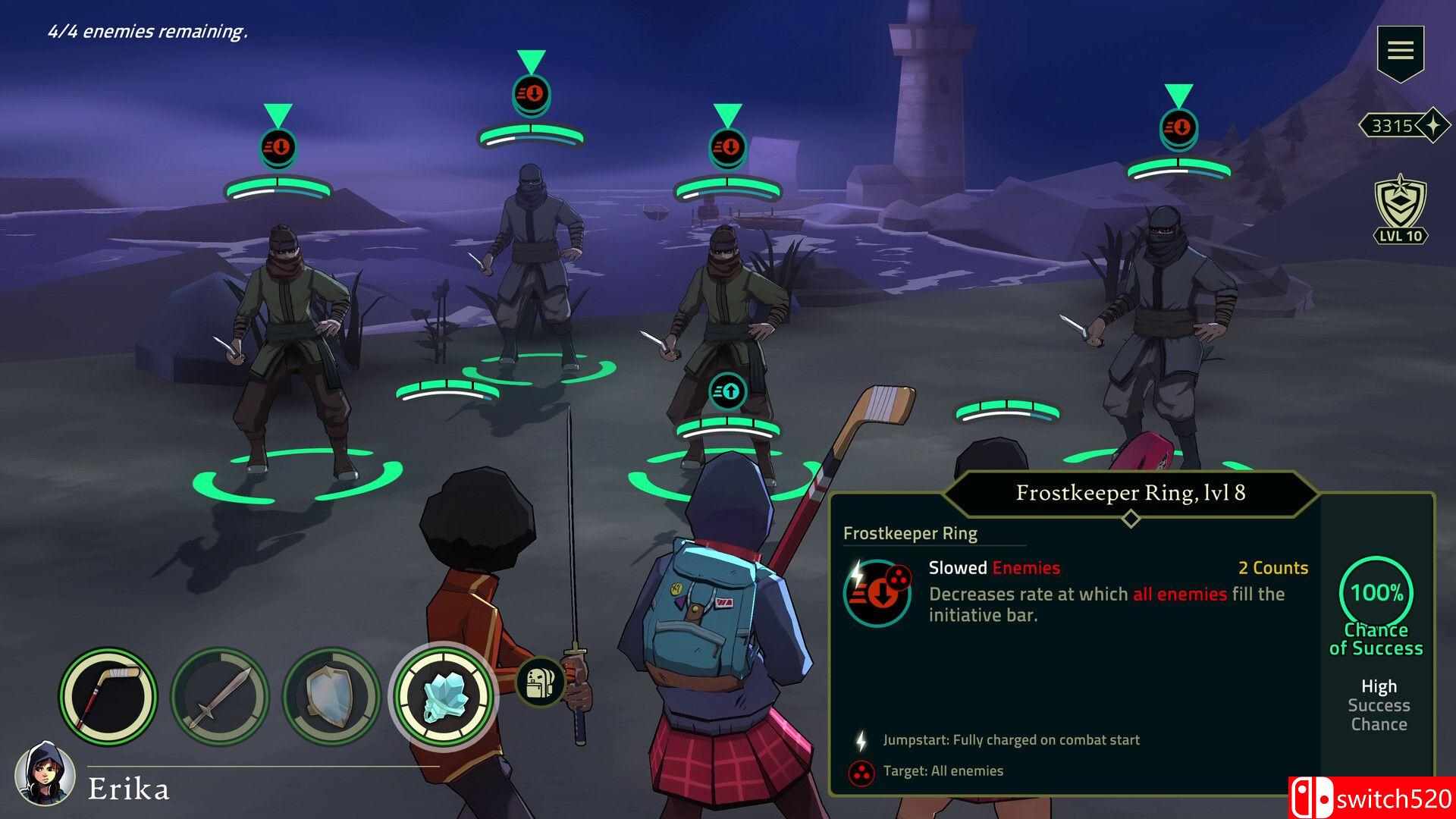Click the Frostkeeper Ring tooltip title banner

click(x=1130, y=493)
